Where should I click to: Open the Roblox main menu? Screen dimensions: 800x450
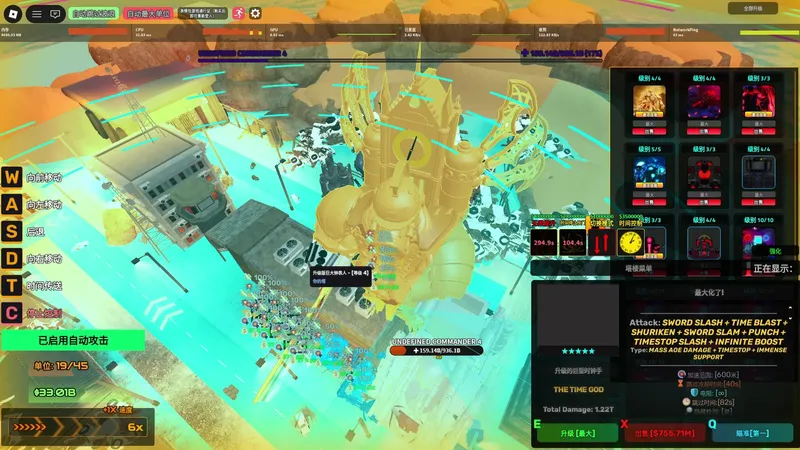pyautogui.click(x=13, y=14)
